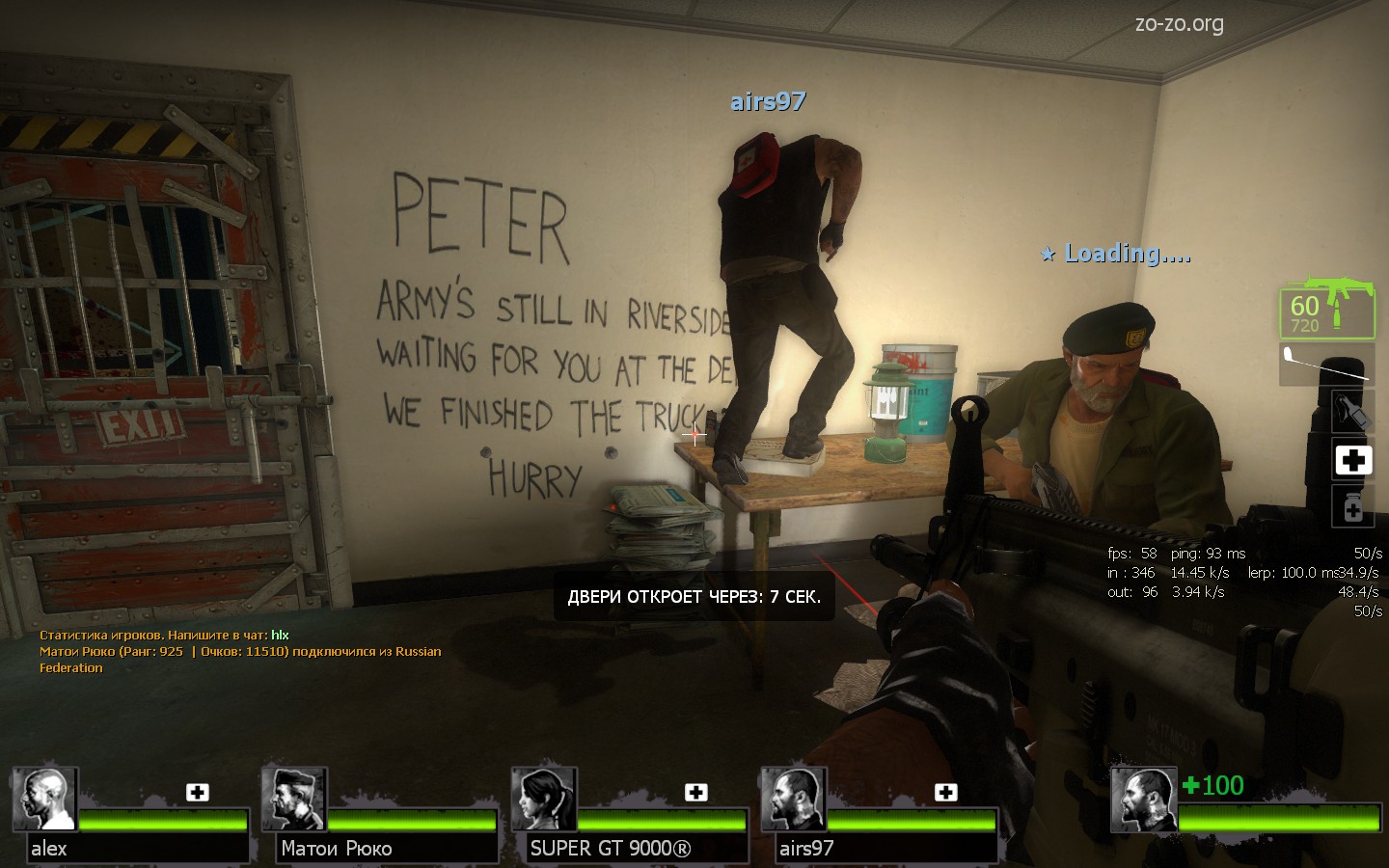1389x868 pixels.
Task: Switch to the golf club melee slot
Action: (x=1327, y=364)
